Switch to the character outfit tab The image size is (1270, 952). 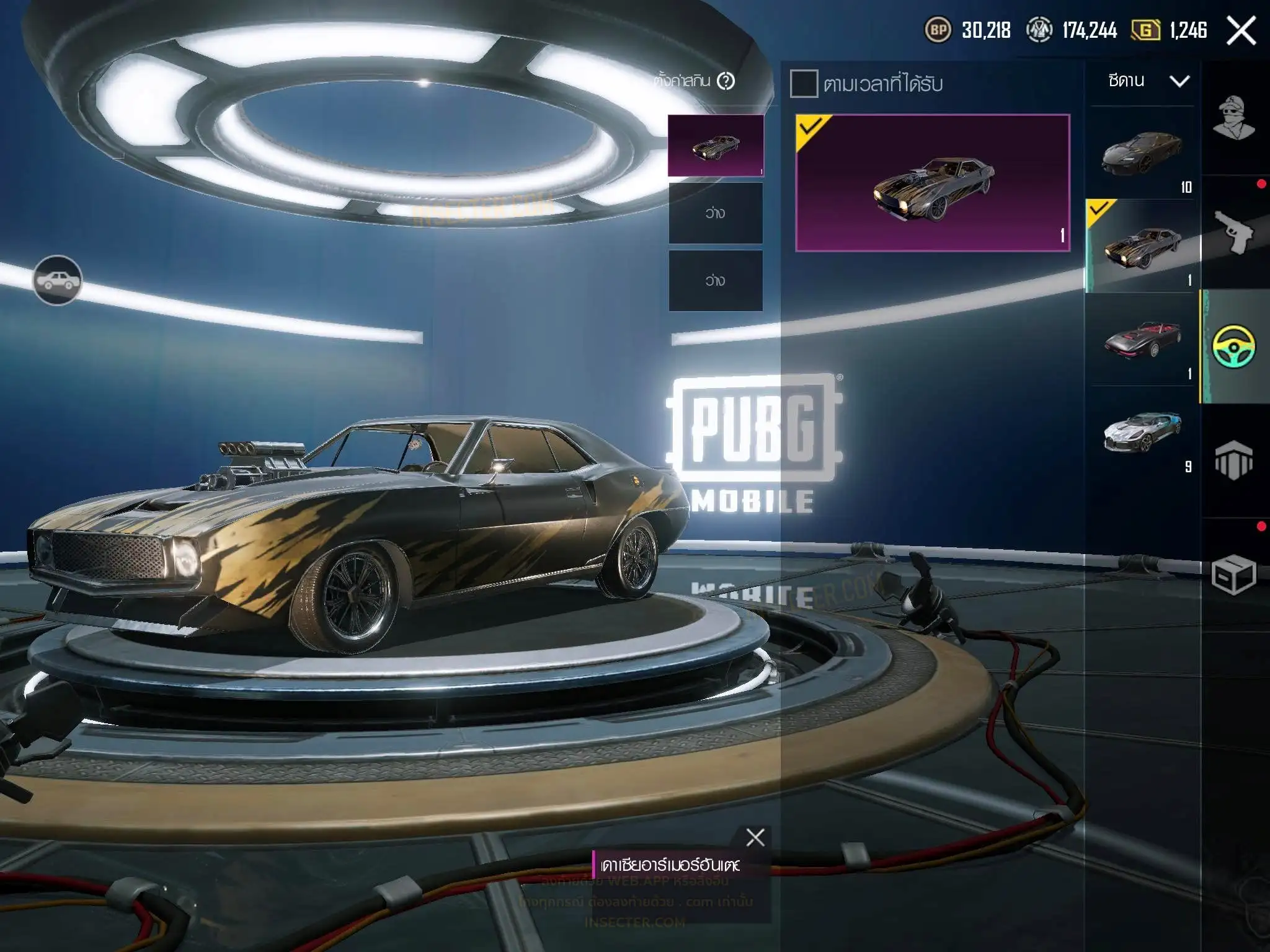coord(1233,117)
